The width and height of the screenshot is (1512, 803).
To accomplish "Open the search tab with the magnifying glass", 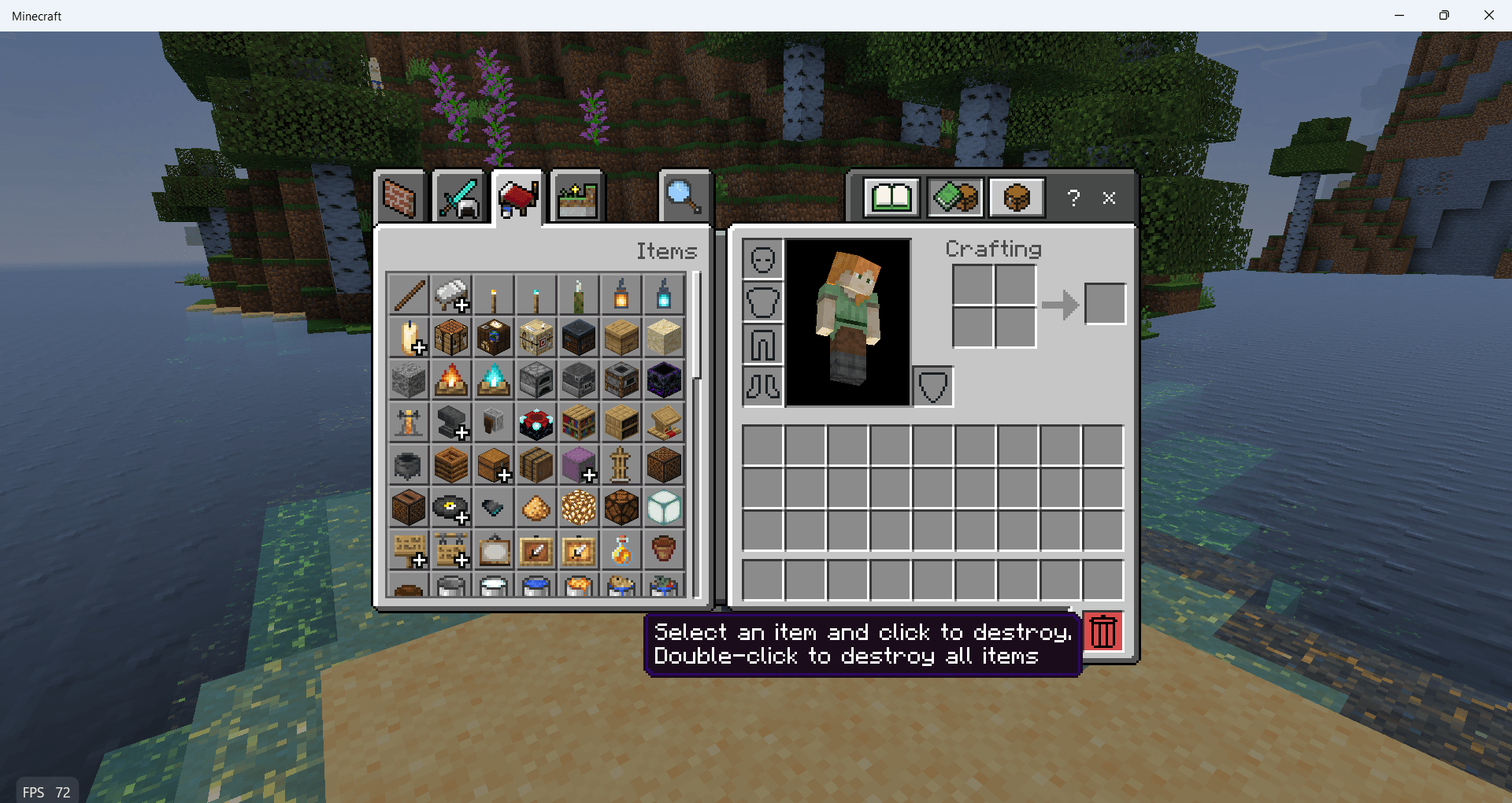I will [684, 197].
